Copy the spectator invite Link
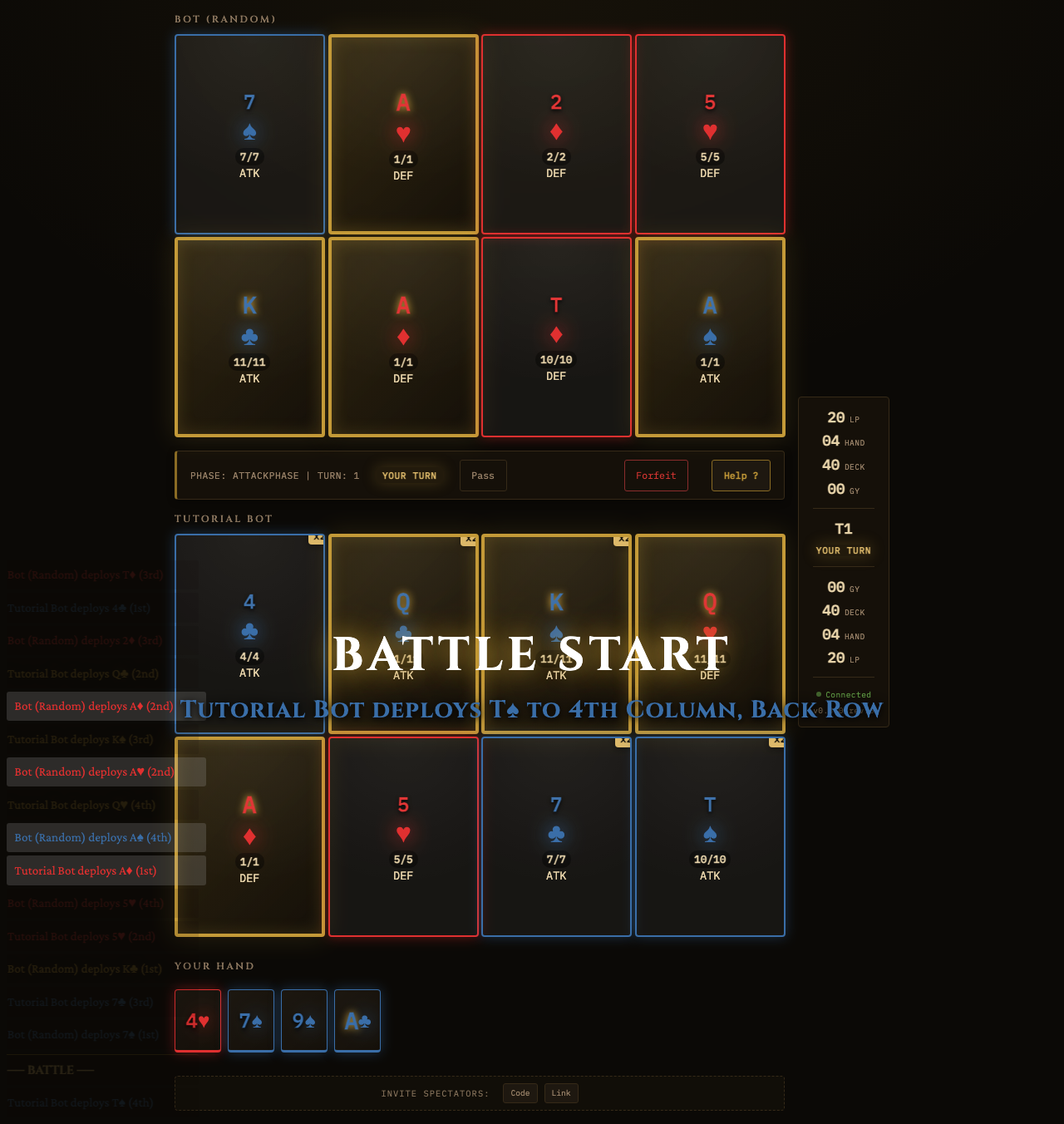The width and height of the screenshot is (1064, 1124). click(561, 1093)
